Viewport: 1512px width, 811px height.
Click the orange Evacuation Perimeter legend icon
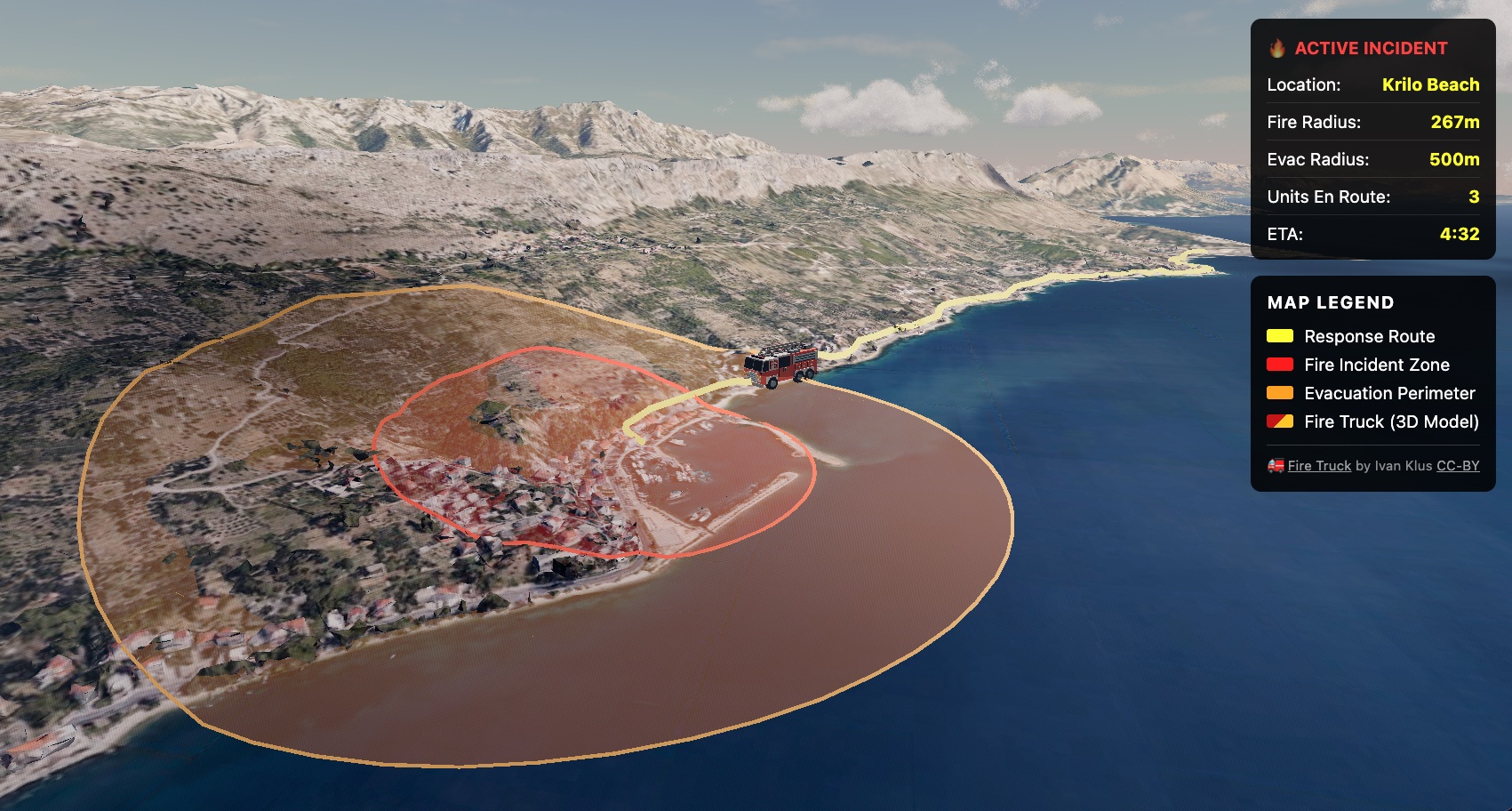pyautogui.click(x=1278, y=393)
